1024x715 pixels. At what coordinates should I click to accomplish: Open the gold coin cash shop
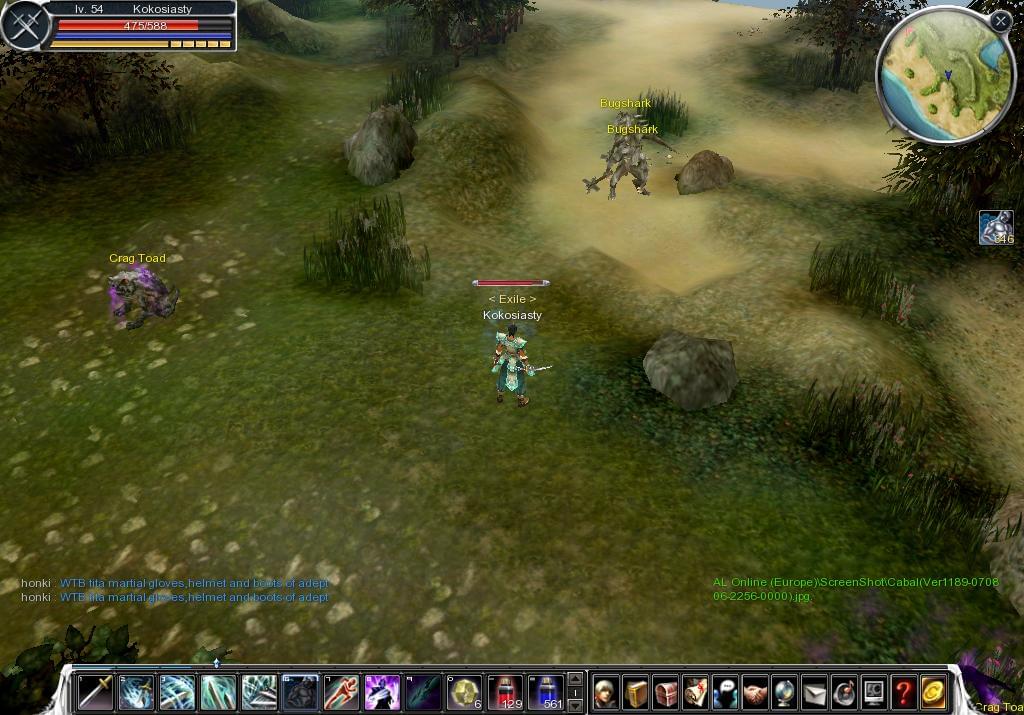click(934, 692)
